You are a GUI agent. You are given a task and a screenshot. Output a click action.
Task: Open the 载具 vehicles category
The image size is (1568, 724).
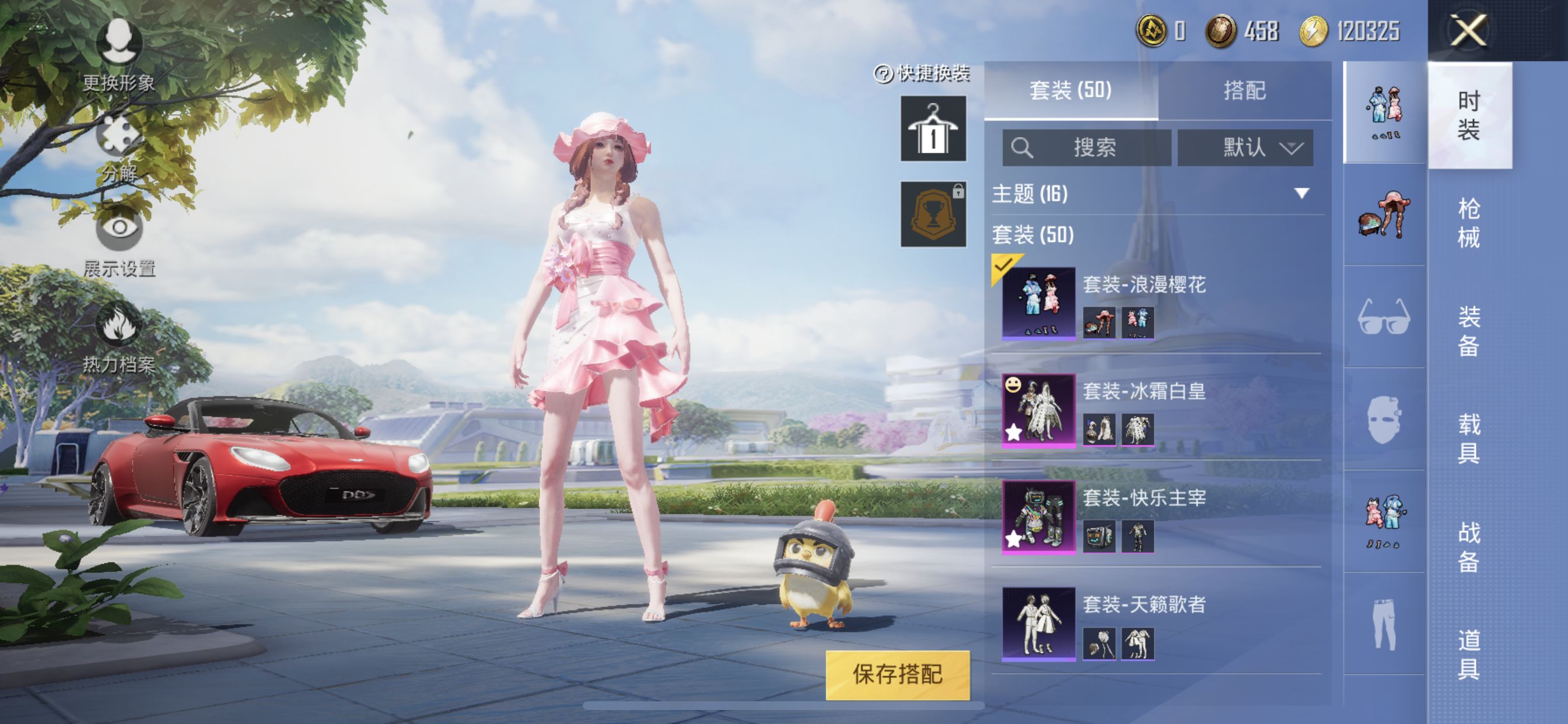pos(1468,438)
